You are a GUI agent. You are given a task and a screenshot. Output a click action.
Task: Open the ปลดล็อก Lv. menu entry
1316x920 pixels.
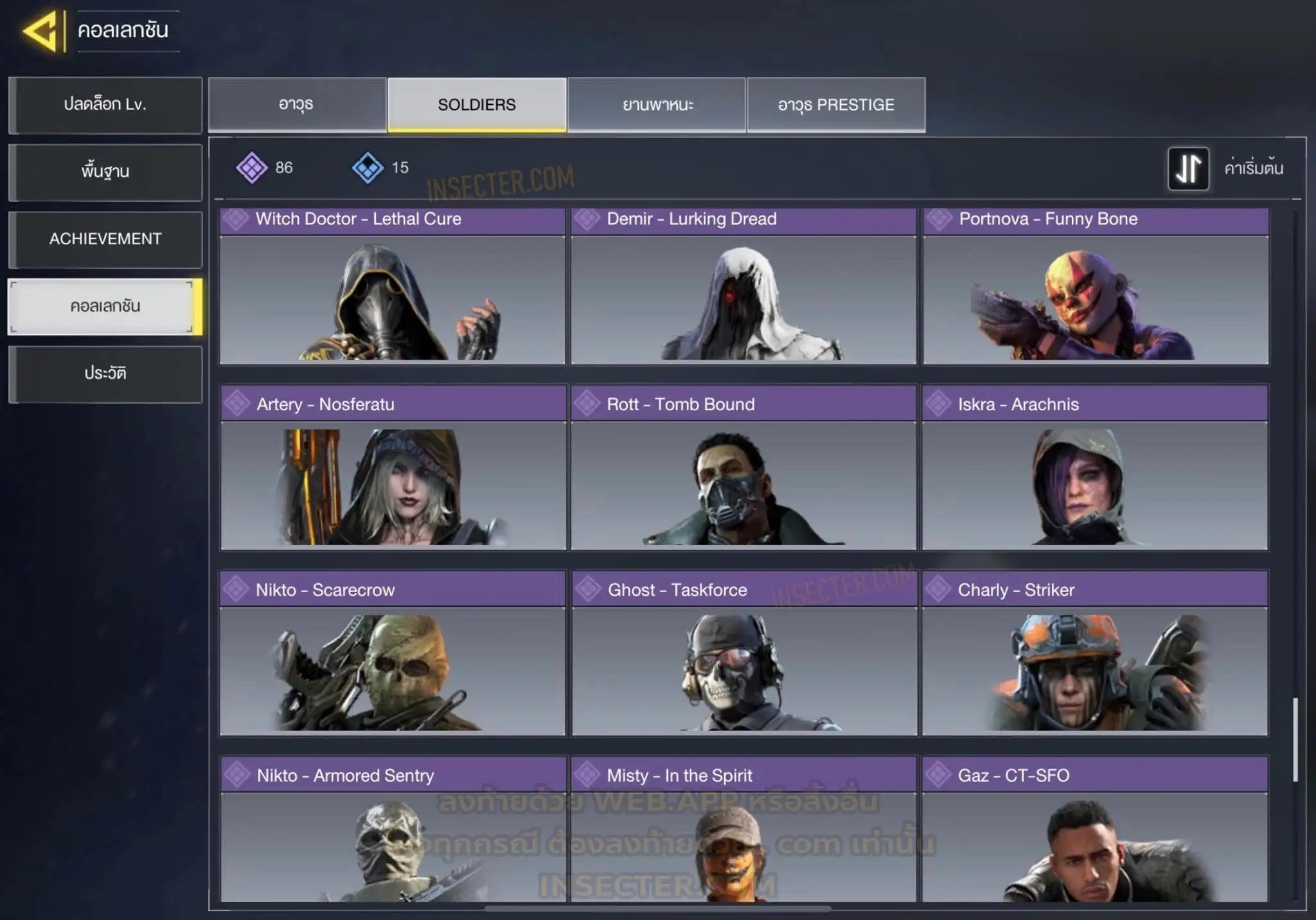point(105,105)
